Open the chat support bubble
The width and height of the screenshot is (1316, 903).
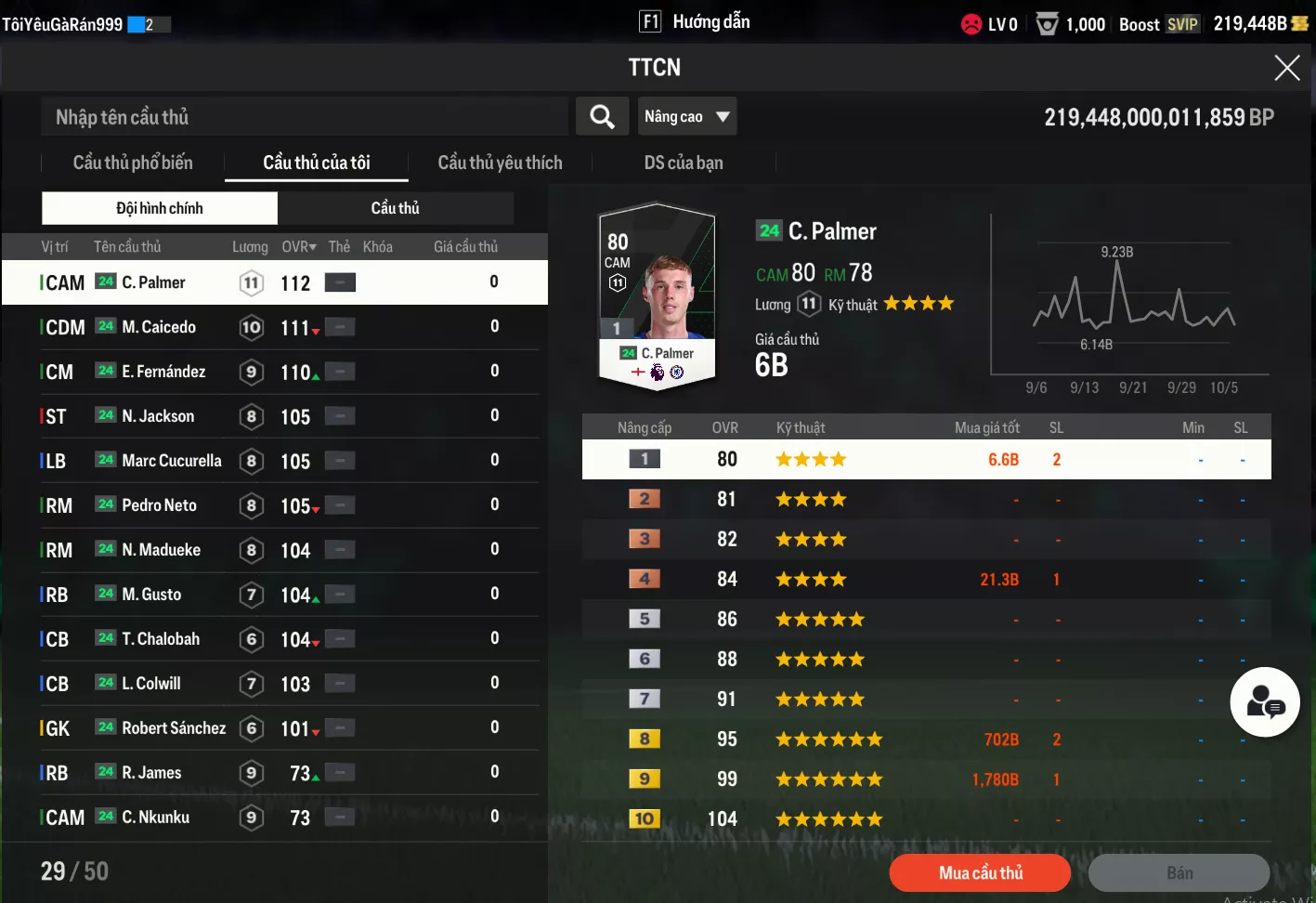pyautogui.click(x=1264, y=702)
